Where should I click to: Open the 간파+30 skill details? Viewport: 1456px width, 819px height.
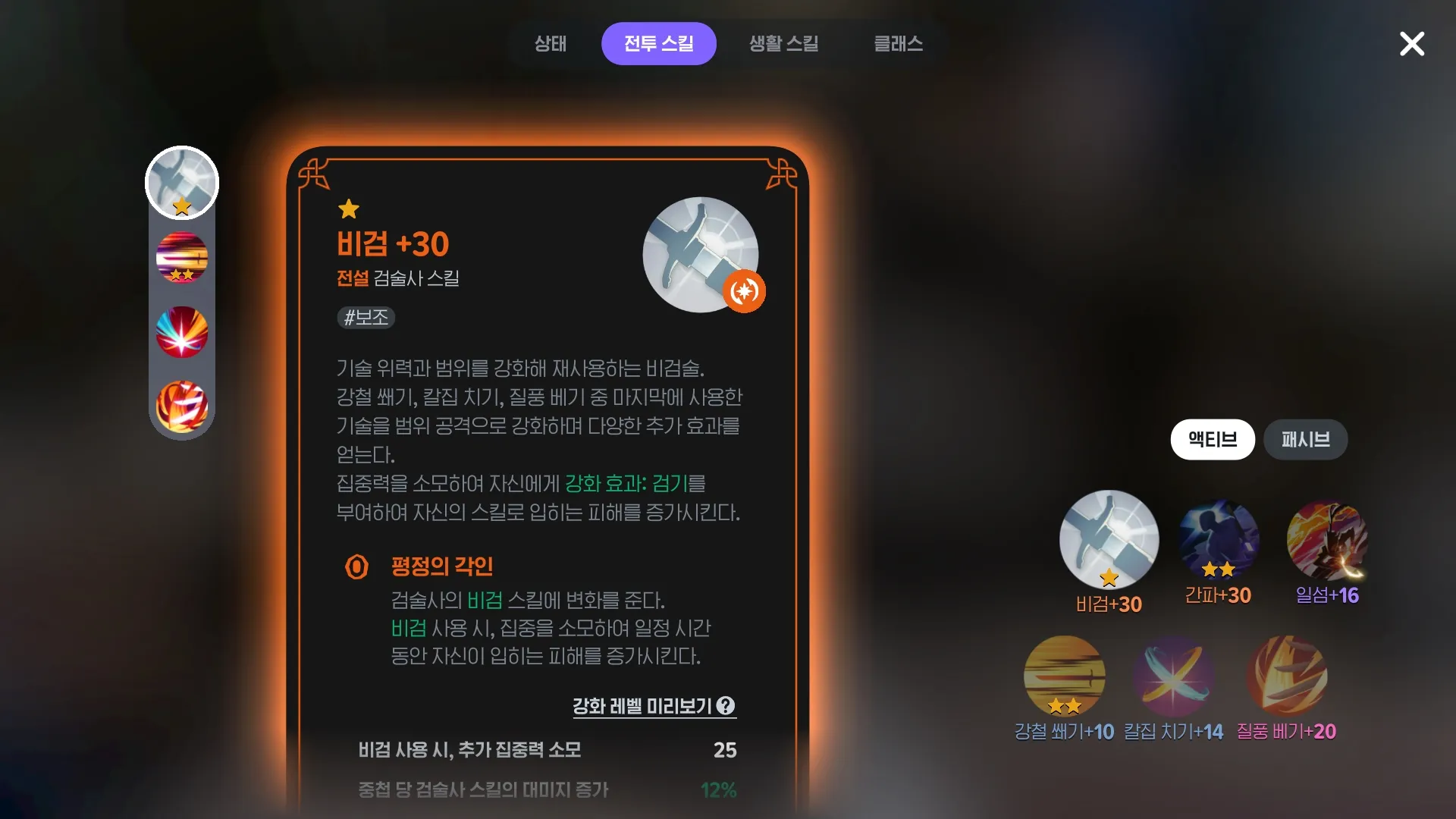point(1217,540)
